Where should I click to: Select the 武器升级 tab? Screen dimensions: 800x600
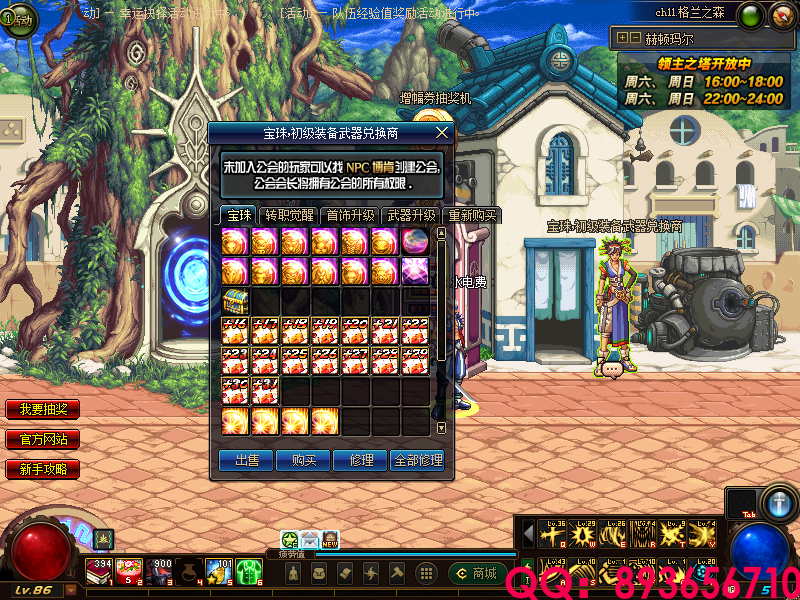[x=411, y=215]
